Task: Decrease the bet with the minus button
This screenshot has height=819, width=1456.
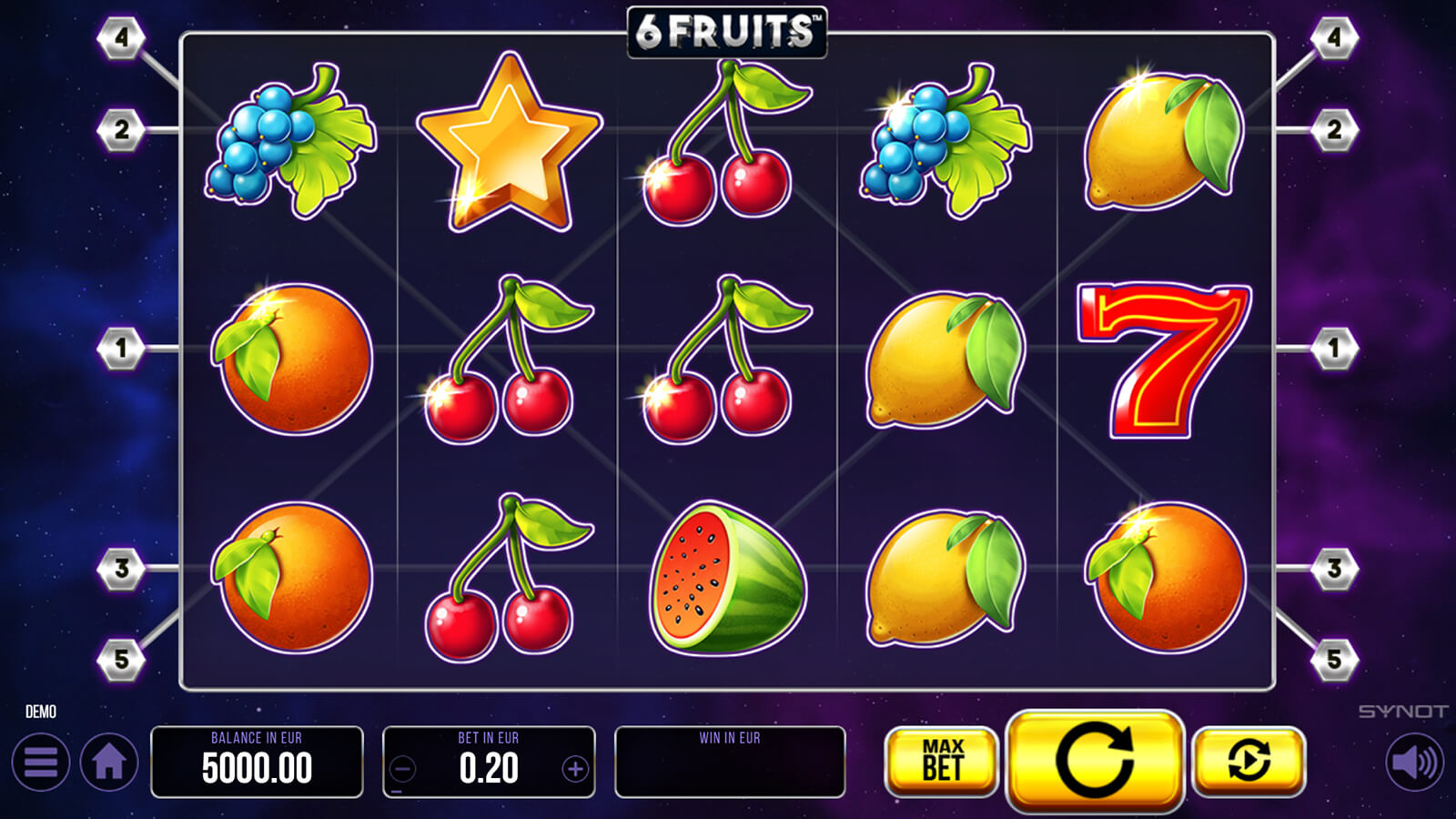Action: tap(403, 770)
